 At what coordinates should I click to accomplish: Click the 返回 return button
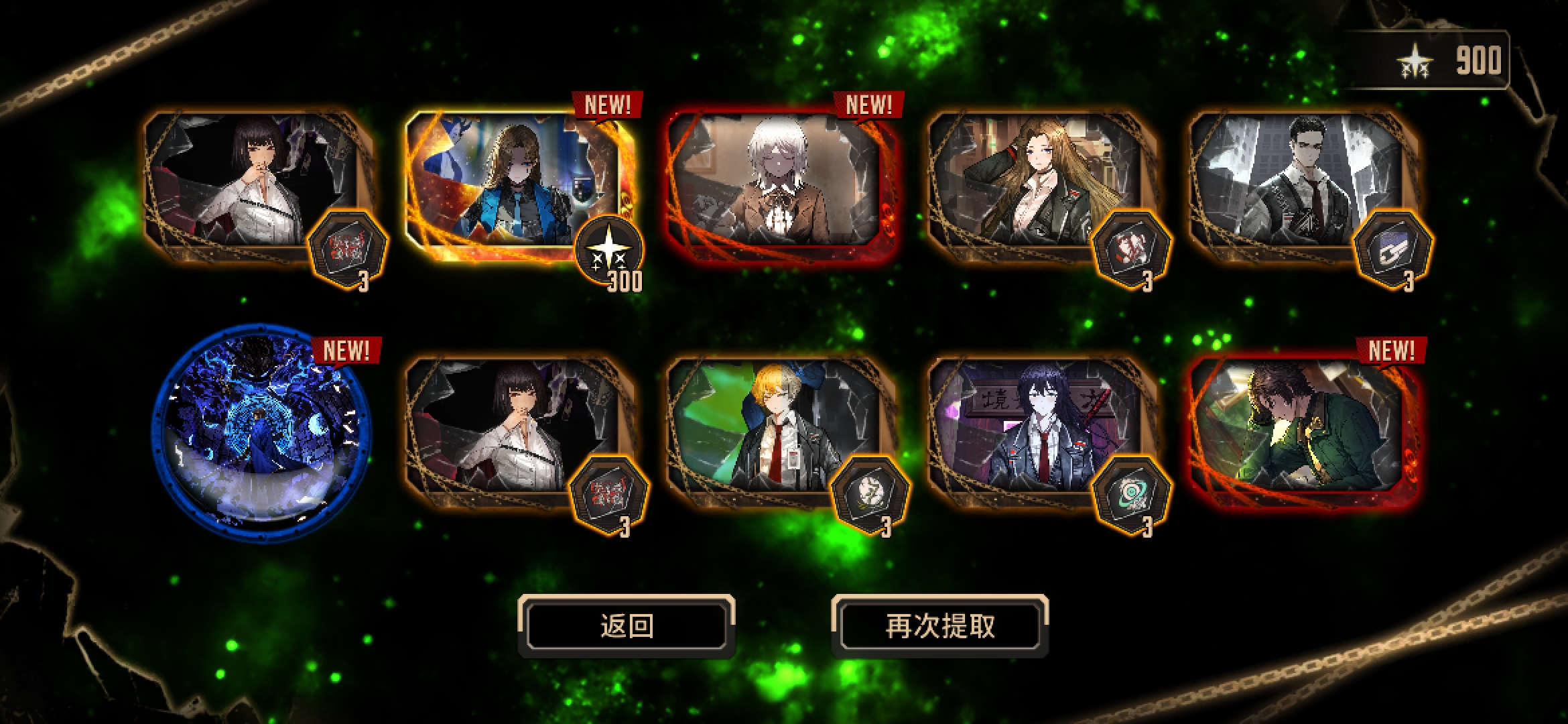pos(627,626)
